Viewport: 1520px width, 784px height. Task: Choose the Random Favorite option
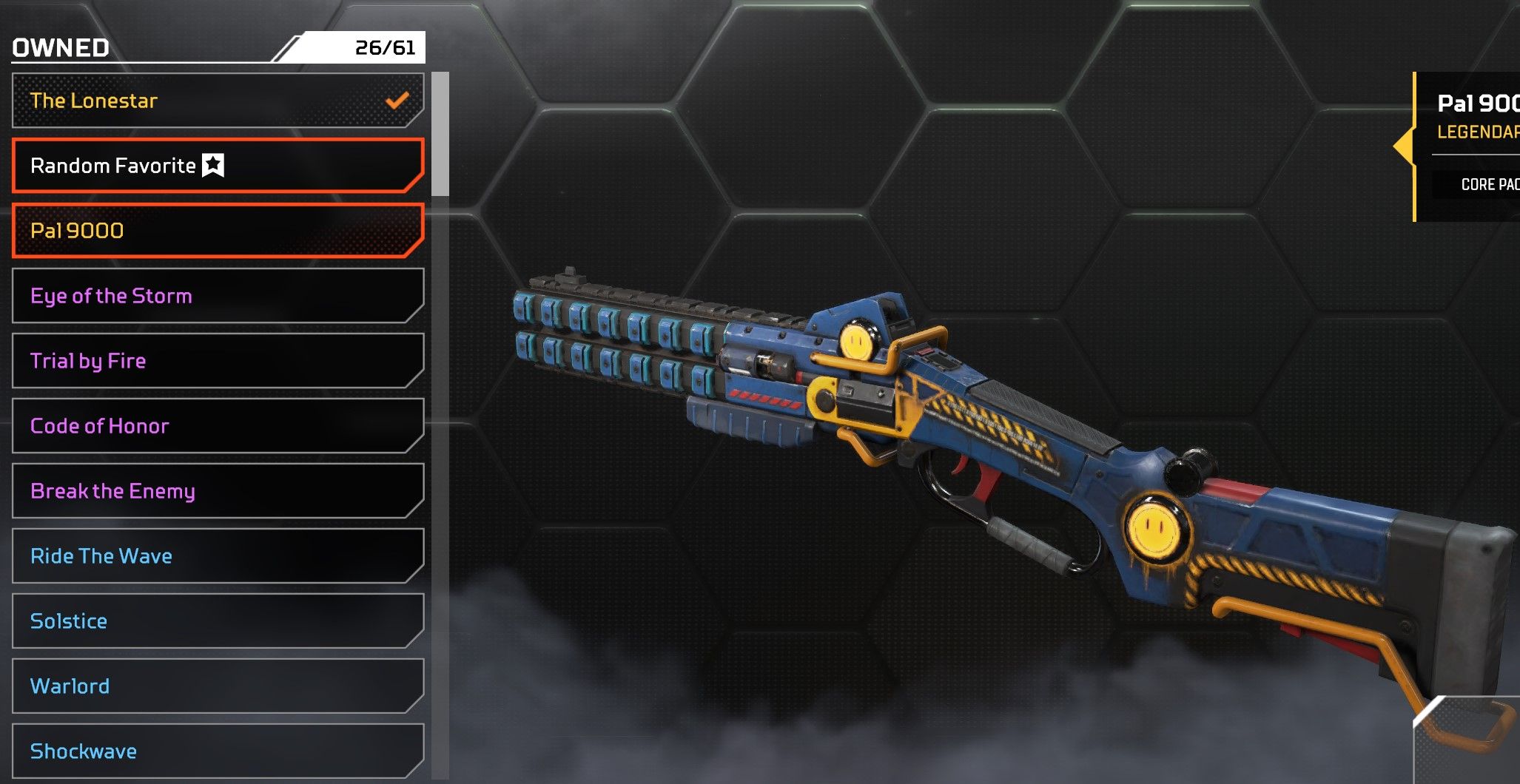point(218,166)
